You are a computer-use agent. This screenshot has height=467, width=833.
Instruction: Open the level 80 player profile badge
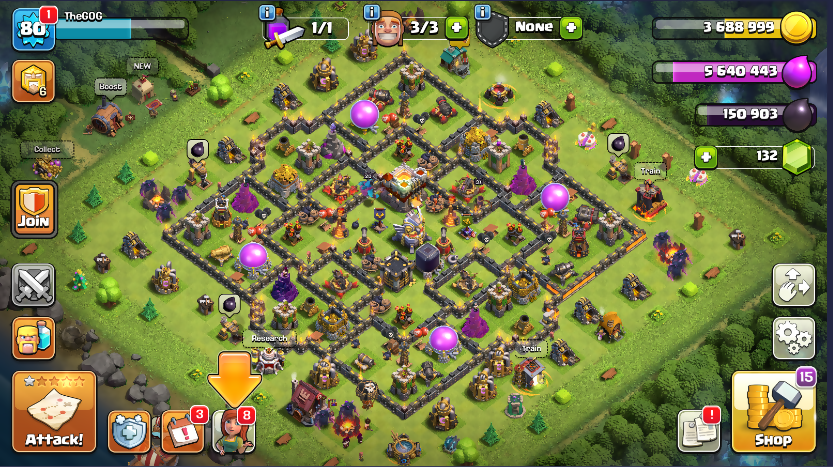click(x=31, y=28)
